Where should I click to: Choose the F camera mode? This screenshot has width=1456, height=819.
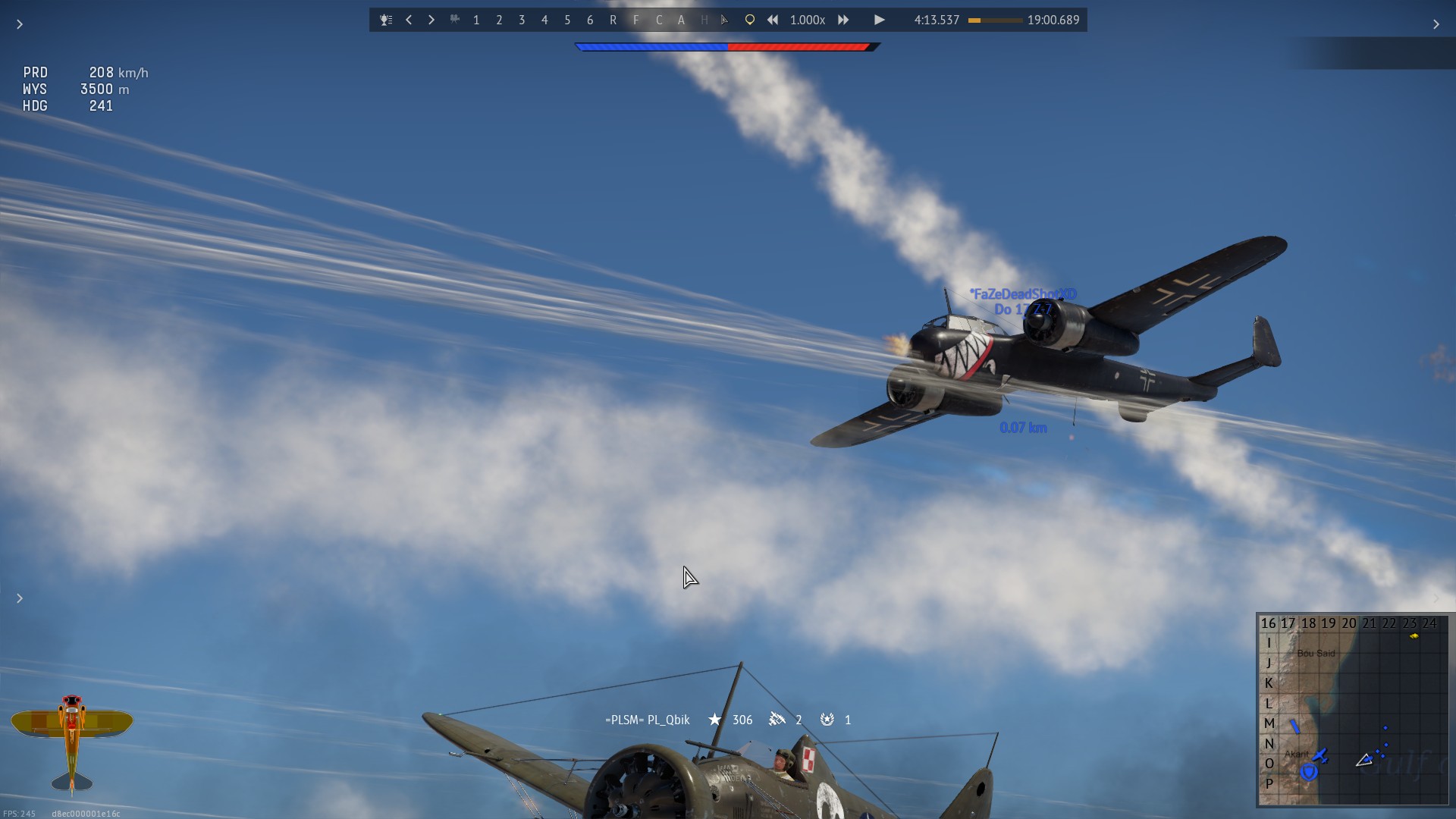click(x=635, y=20)
